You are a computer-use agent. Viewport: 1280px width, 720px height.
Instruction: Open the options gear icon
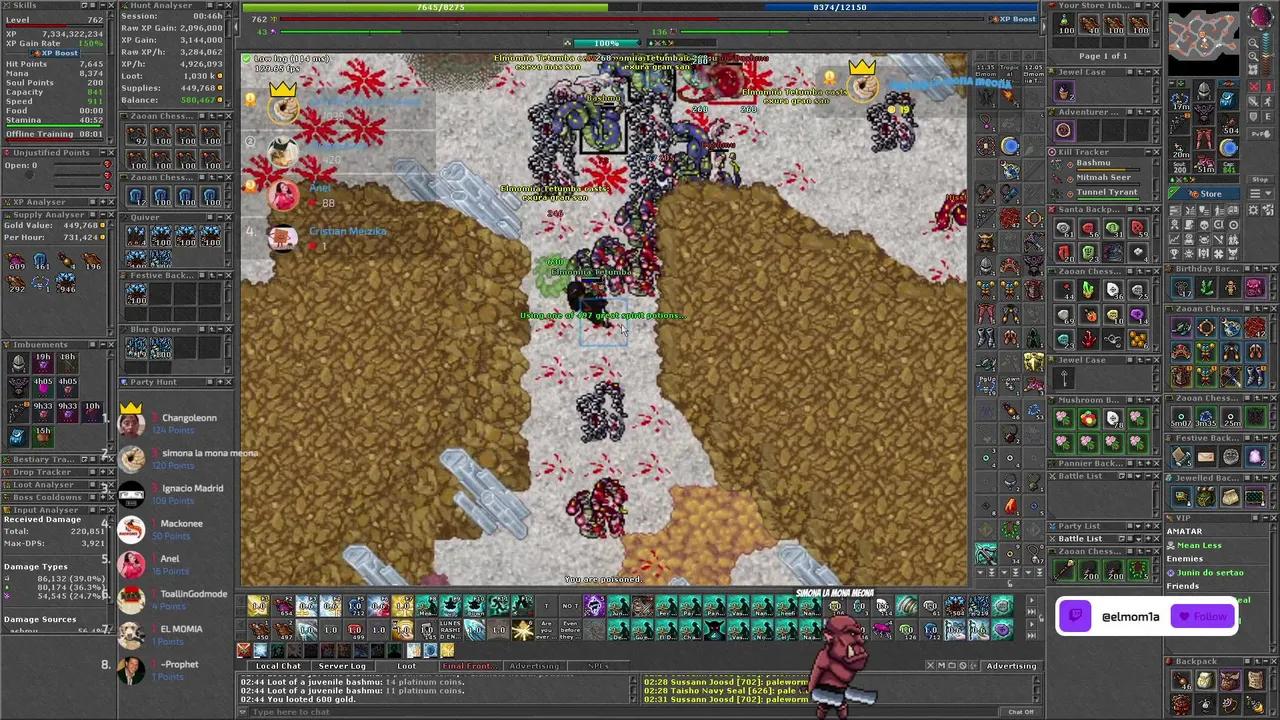click(1252, 211)
